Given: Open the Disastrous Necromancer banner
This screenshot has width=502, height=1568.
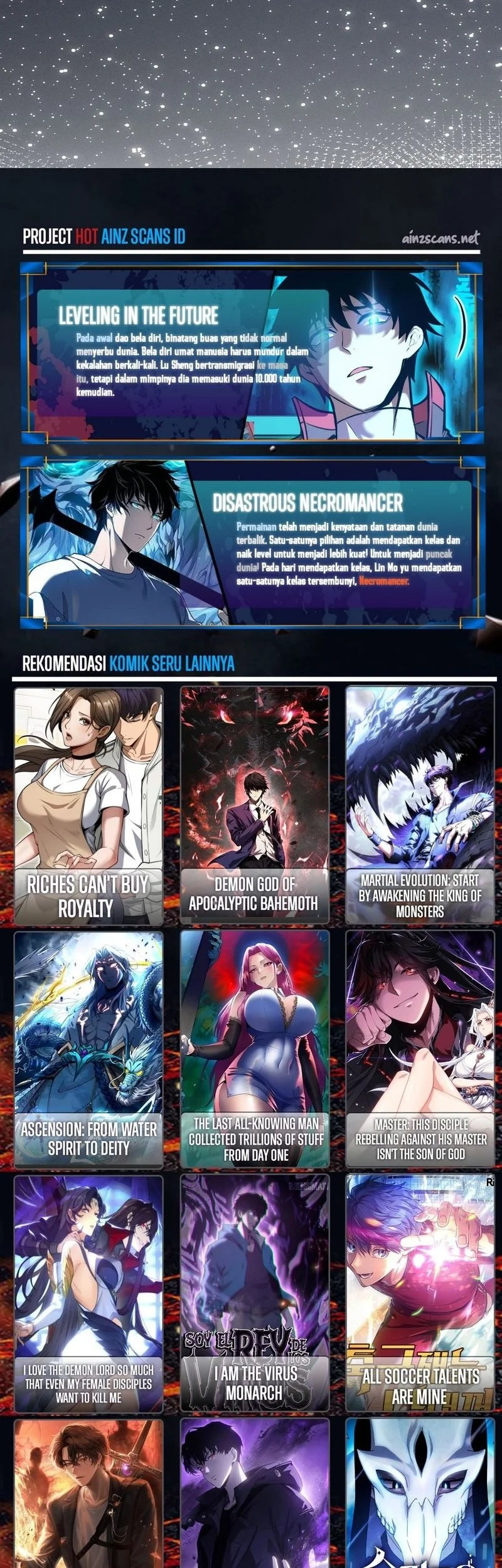Looking at the screenshot, I should [251, 543].
